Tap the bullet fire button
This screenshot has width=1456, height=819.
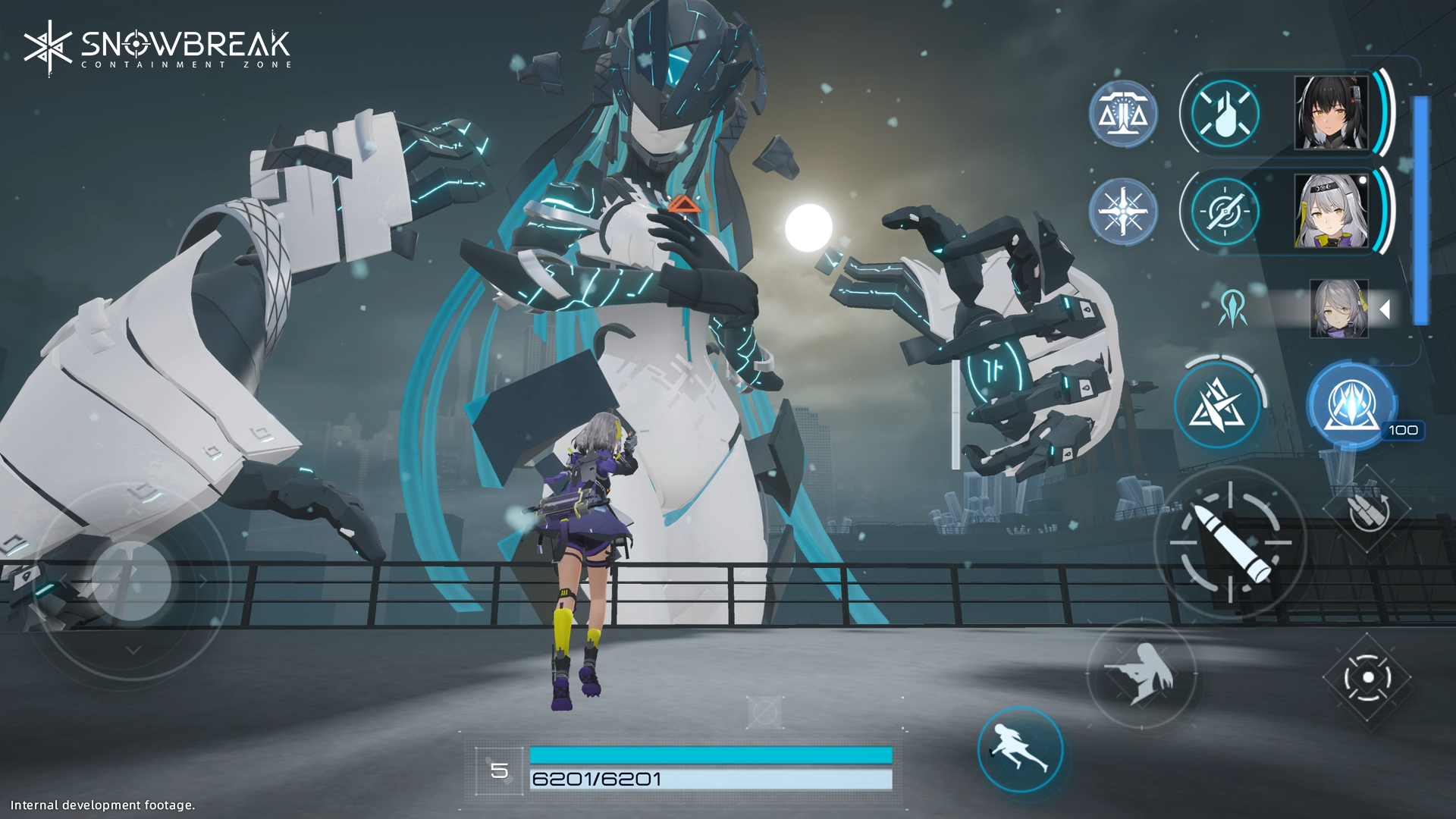[x=1230, y=543]
